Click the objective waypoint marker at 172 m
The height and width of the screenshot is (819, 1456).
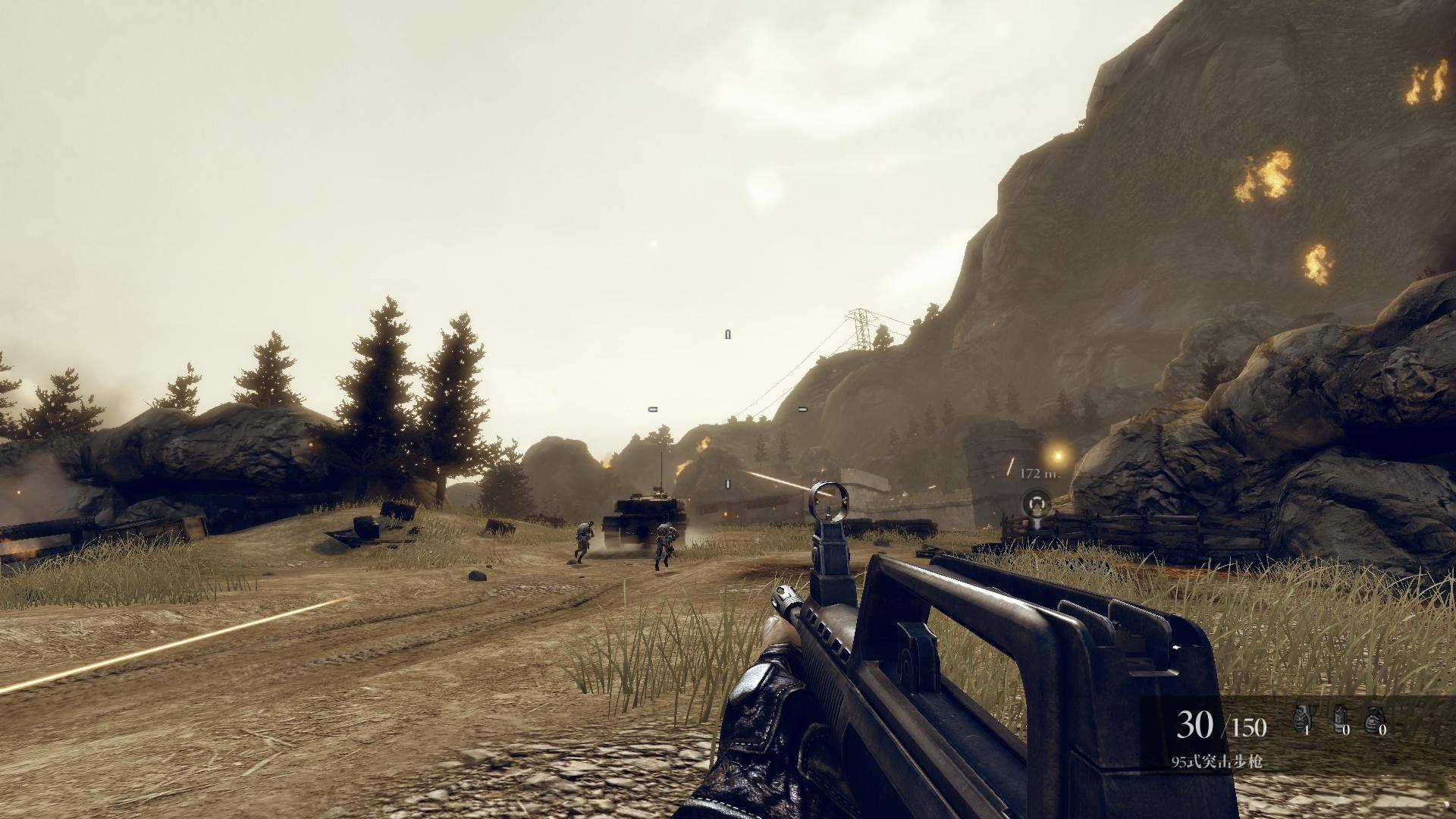[x=1037, y=503]
